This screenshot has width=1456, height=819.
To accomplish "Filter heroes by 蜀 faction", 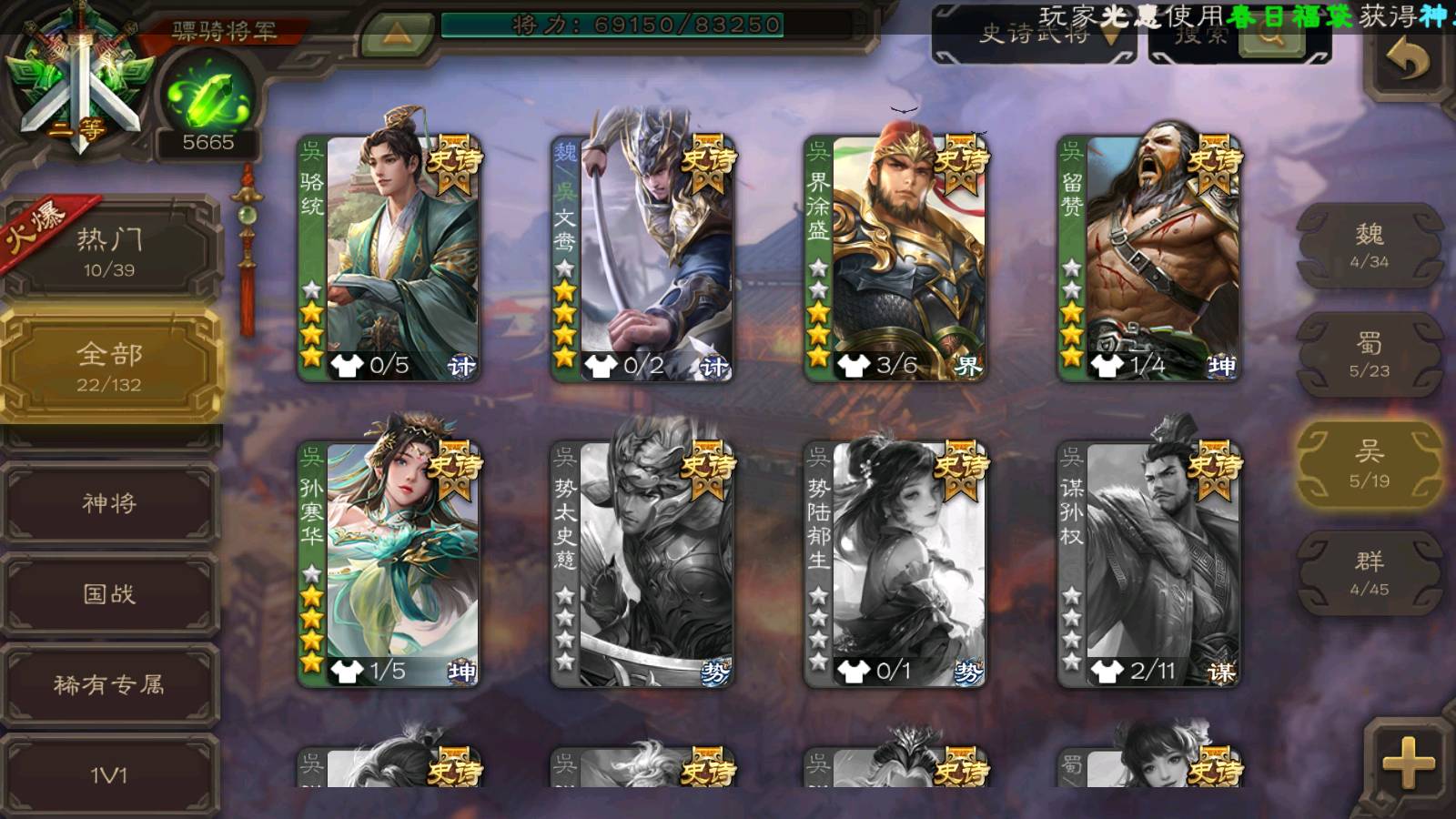I will pos(1369,355).
